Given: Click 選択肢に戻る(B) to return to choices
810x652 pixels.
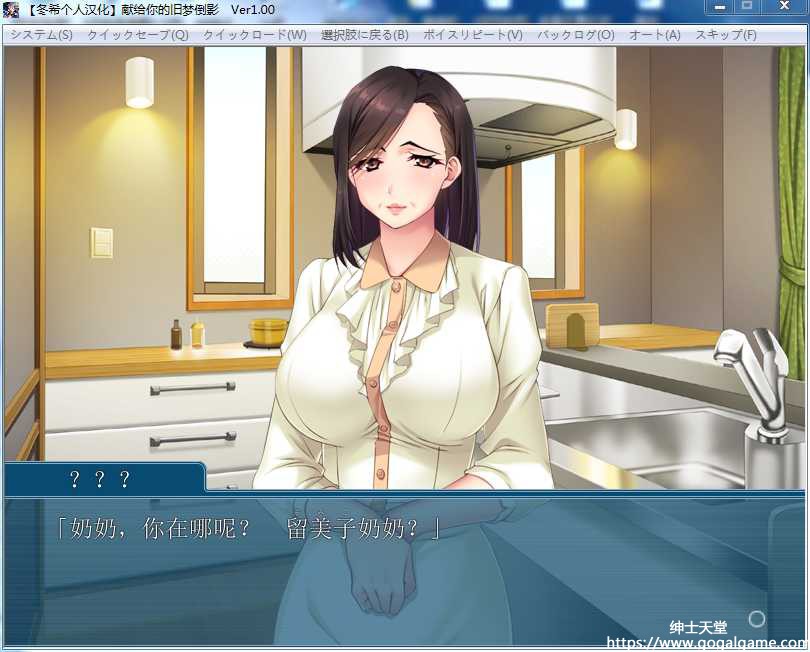Looking at the screenshot, I should (365, 34).
